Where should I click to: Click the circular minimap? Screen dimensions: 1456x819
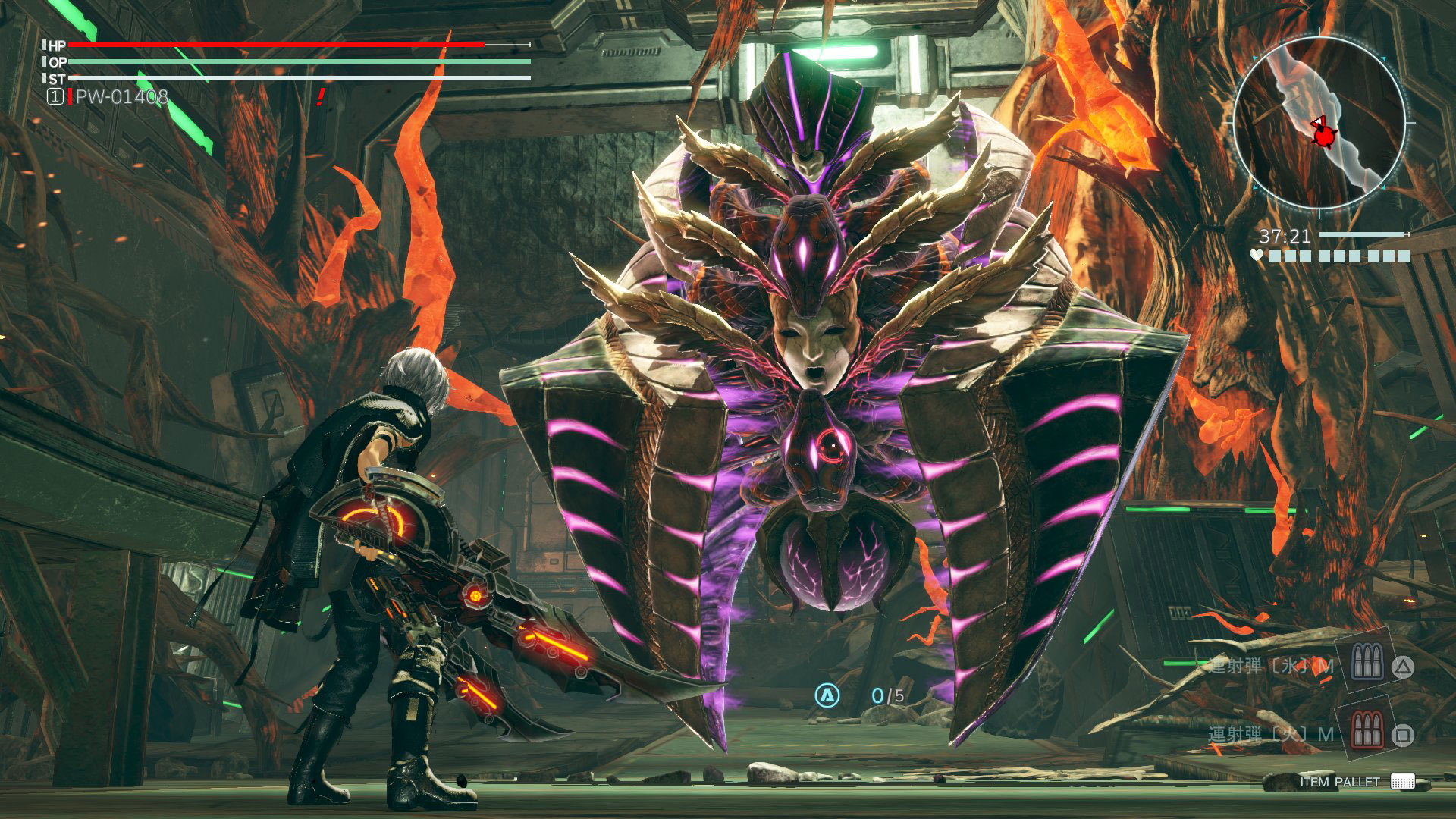pyautogui.click(x=1319, y=121)
